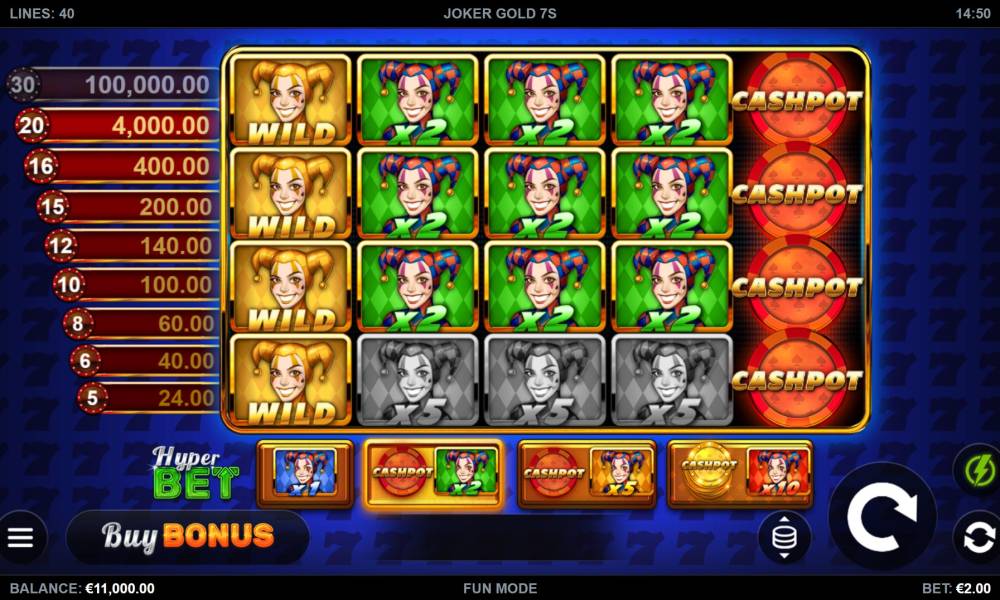1000x600 pixels.
Task: Pick the gold Cashpot red joker x10 Hyper Bet
Action: pos(740,473)
